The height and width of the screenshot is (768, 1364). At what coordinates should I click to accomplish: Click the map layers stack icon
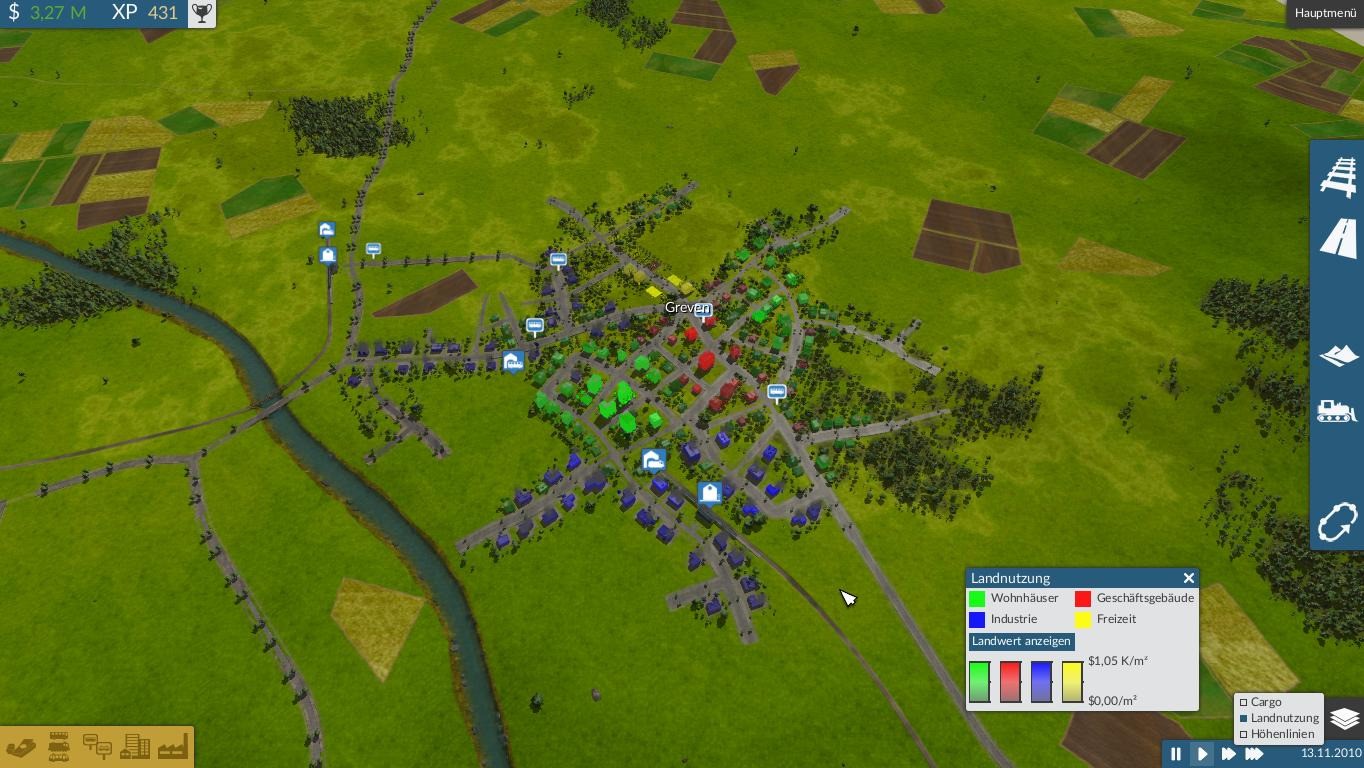(1345, 718)
